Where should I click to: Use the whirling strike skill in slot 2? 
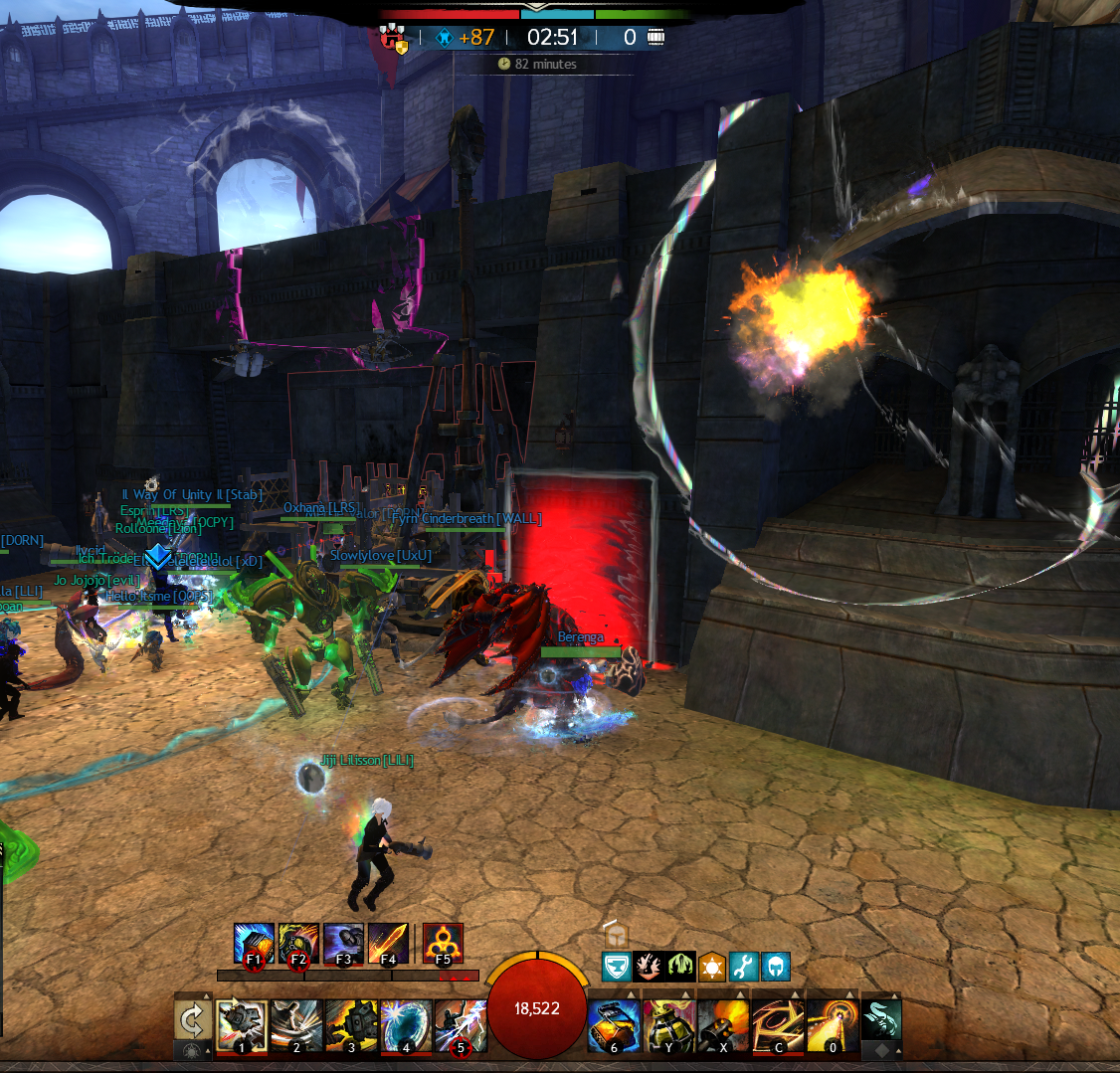(296, 1025)
